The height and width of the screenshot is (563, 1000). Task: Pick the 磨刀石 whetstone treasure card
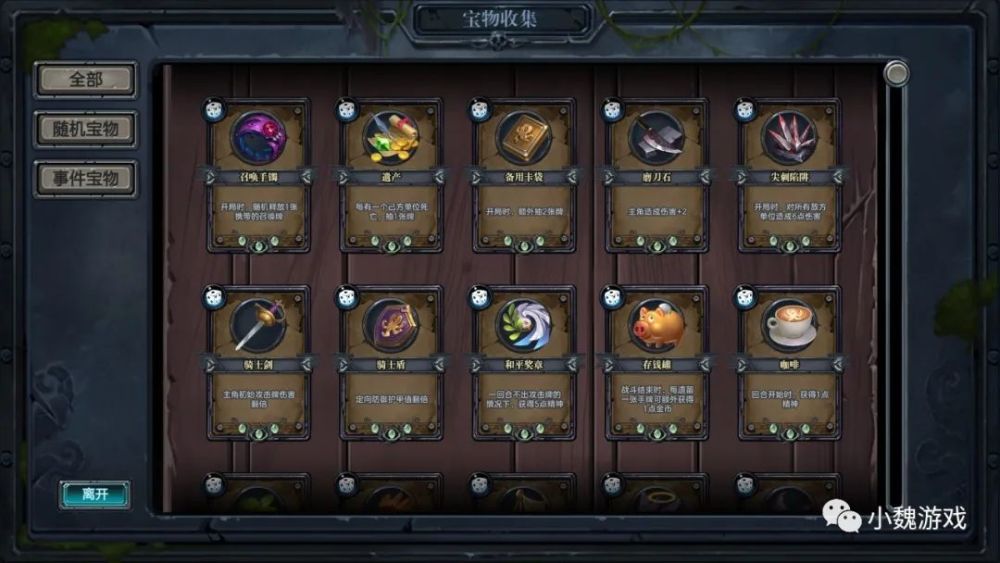(656, 175)
